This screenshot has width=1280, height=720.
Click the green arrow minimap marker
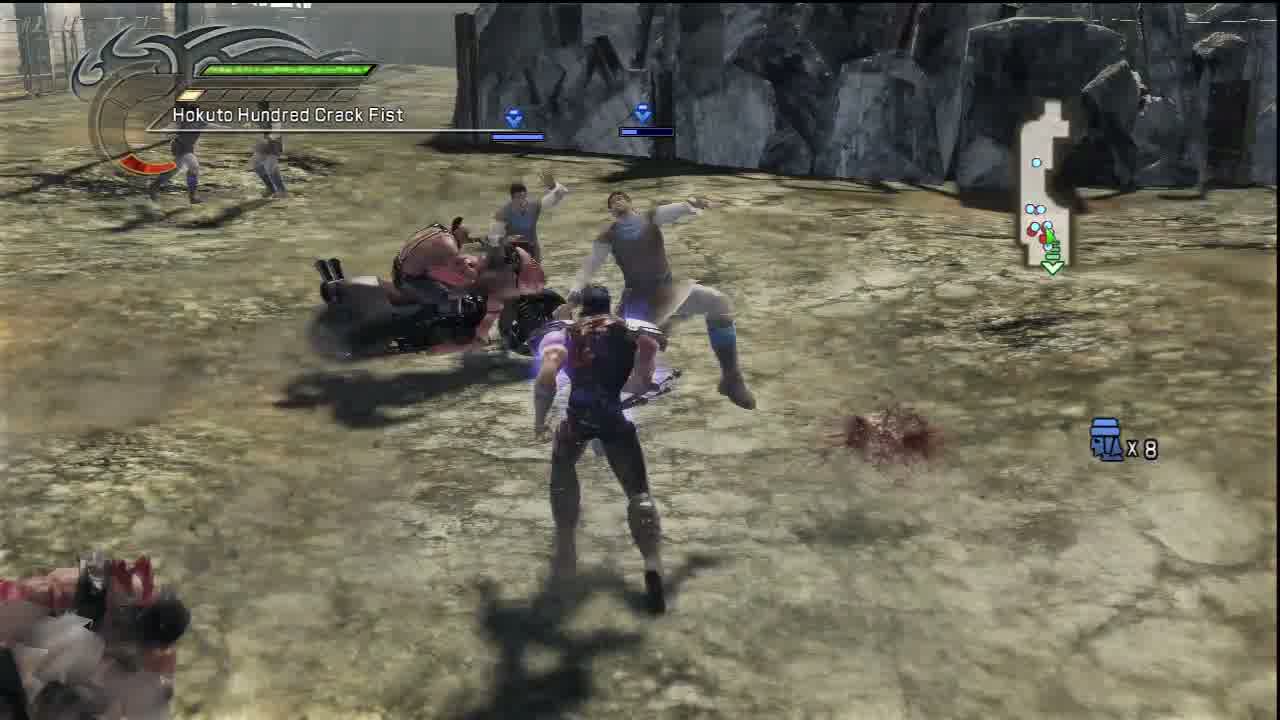1052,266
